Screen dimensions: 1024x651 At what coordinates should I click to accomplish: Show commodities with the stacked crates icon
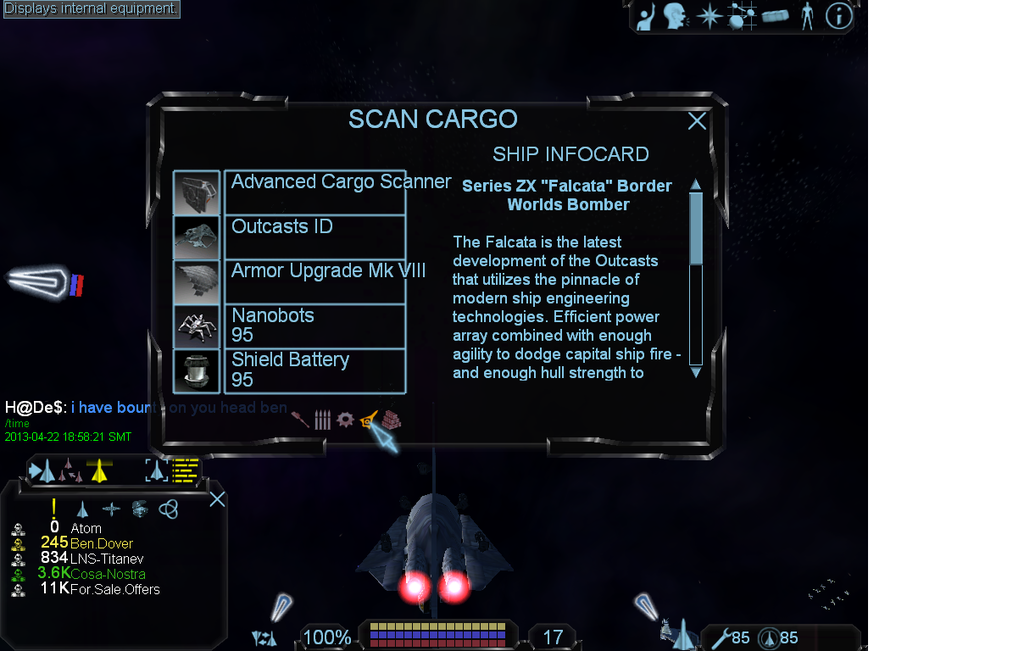coord(391,419)
